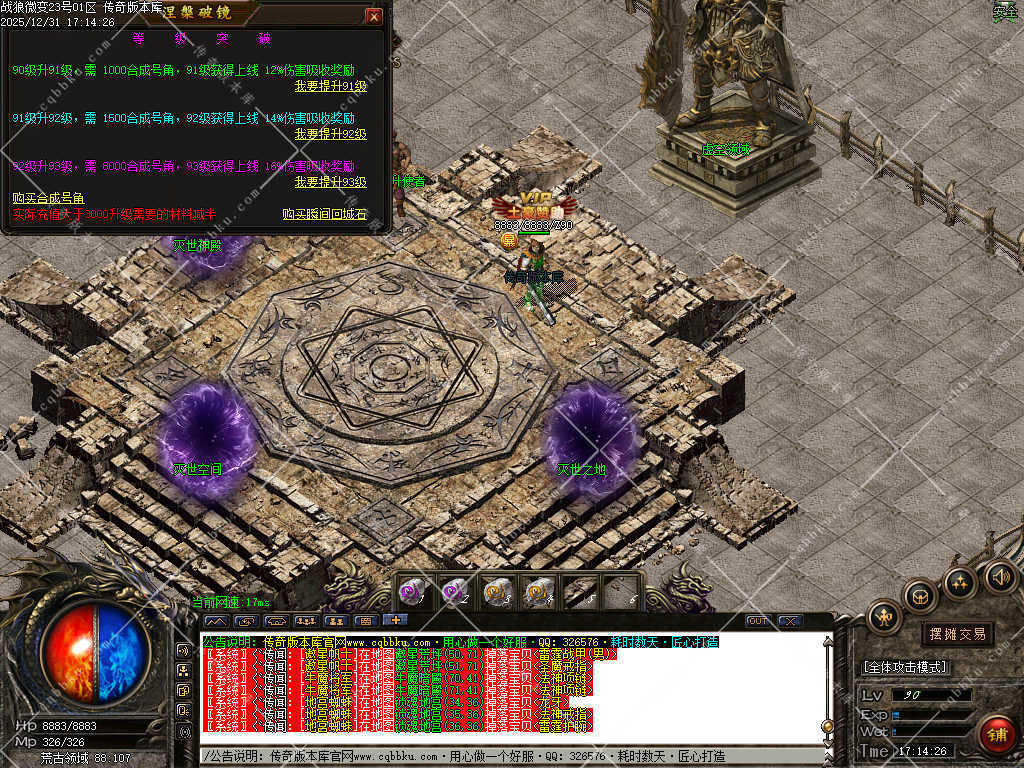Select the 购买瞬间回城石 purchase link
The width and height of the screenshot is (1024, 768).
click(324, 214)
